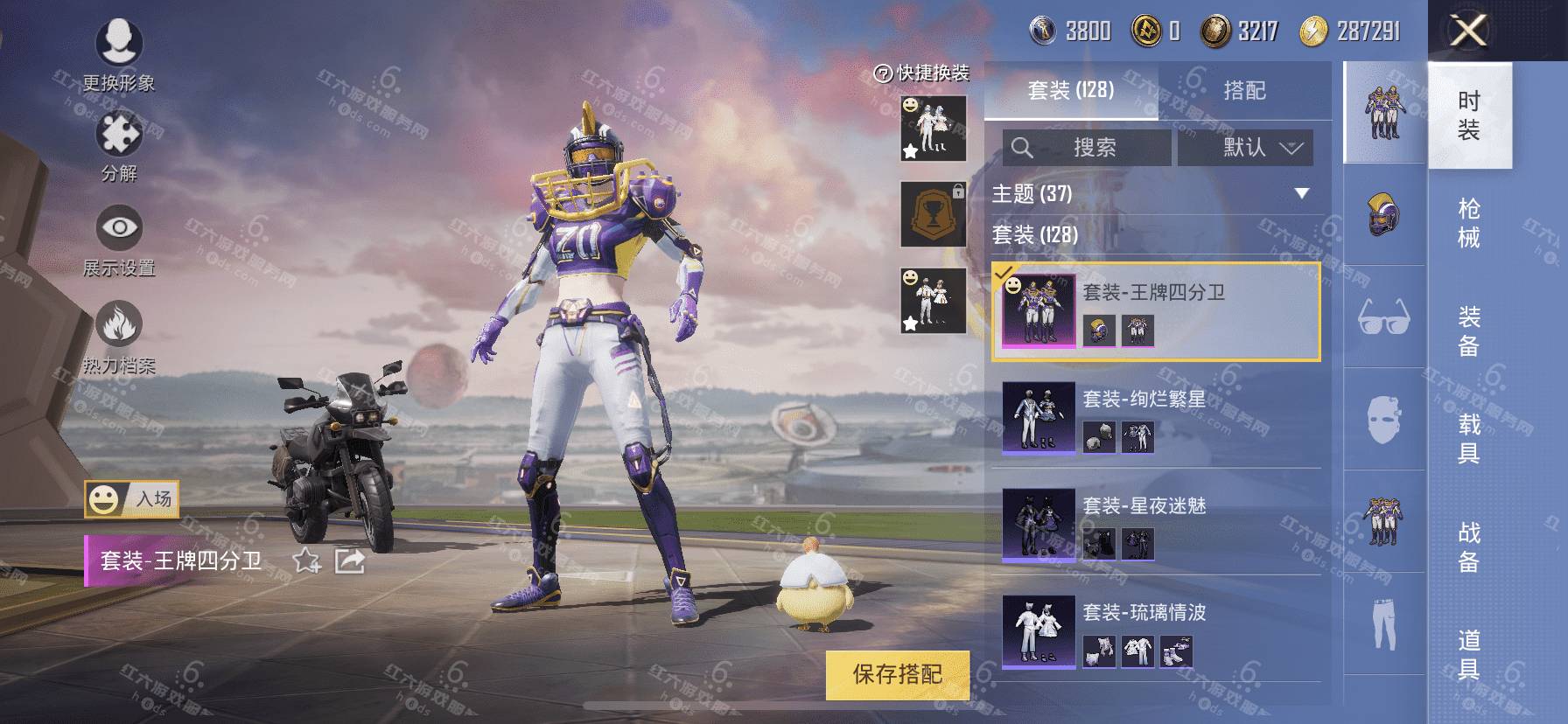
Task: Open the 分解 dismantle option
Action: pyautogui.click(x=119, y=146)
